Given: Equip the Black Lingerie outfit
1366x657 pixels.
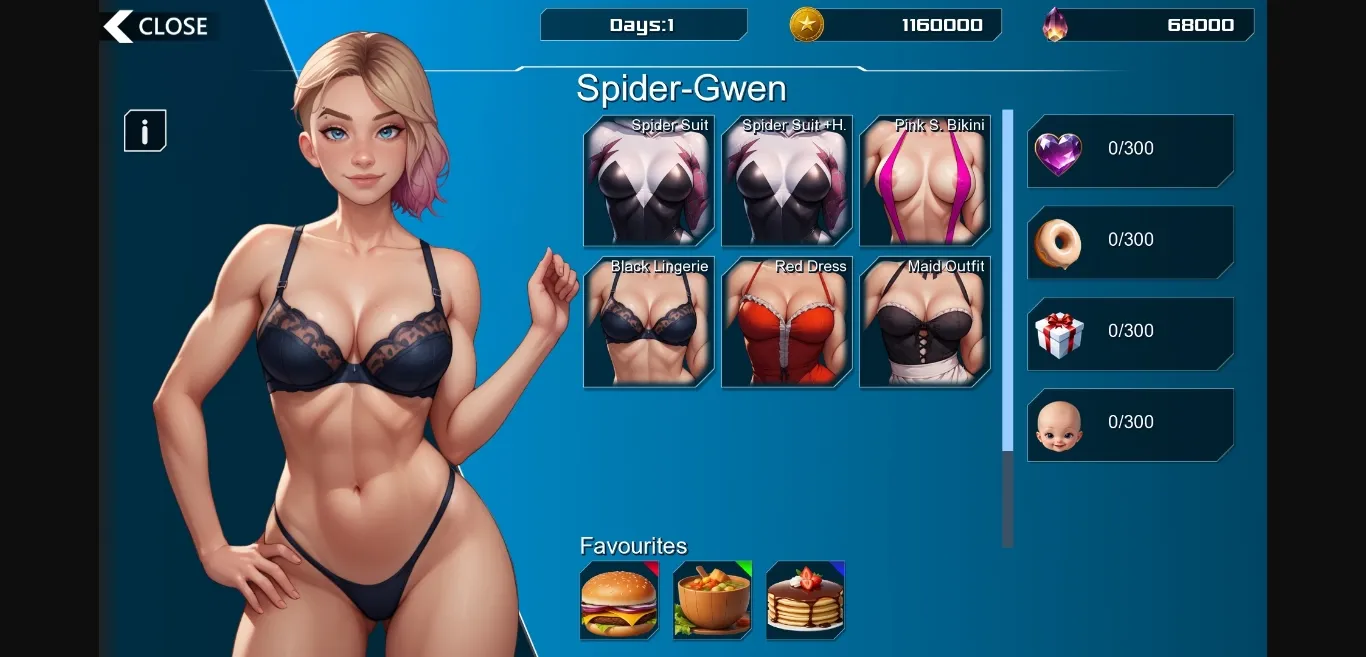Looking at the screenshot, I should (x=648, y=322).
